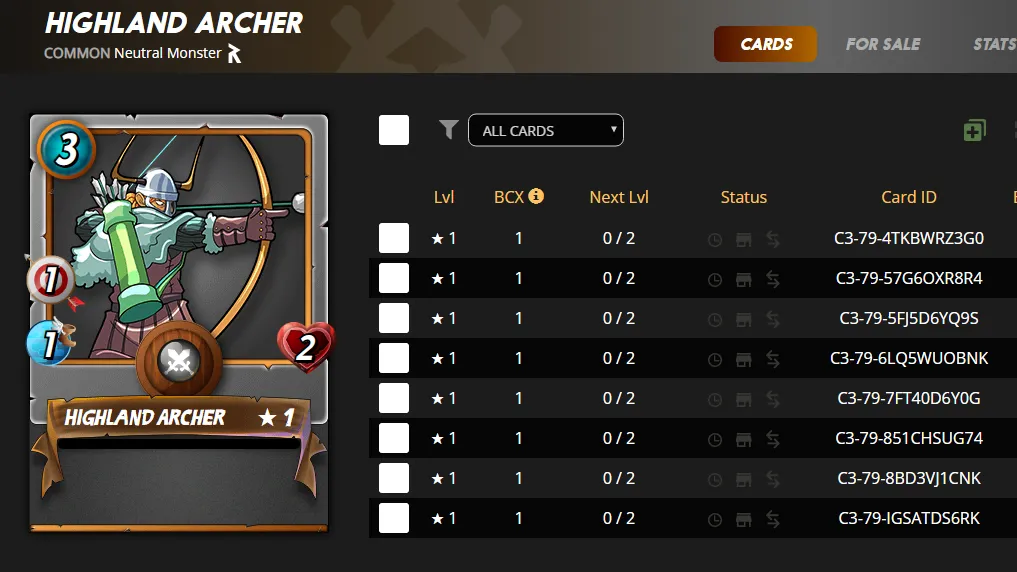Select the card ID C3-79-IGSATDS6RK row
Screen dimensions: 1017x572
tap(908, 518)
